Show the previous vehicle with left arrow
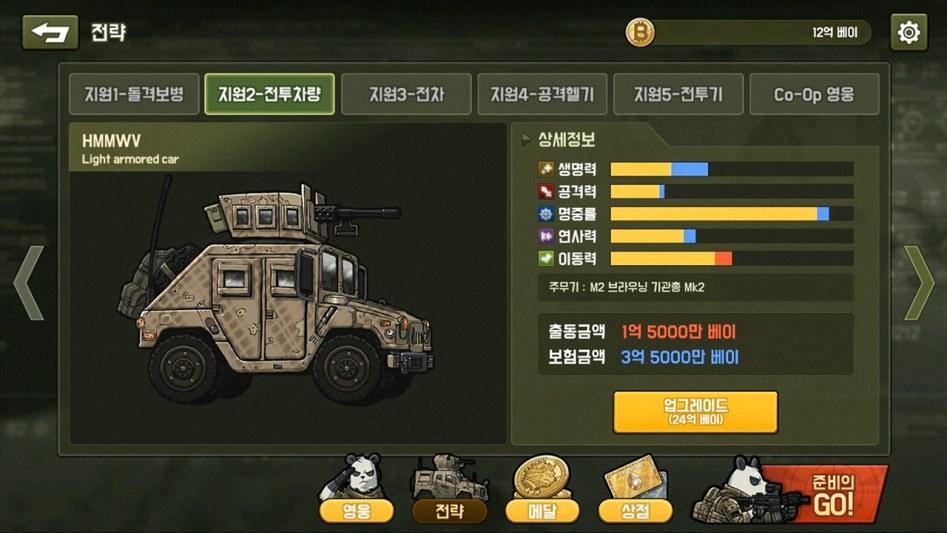This screenshot has width=947, height=533. click(28, 283)
